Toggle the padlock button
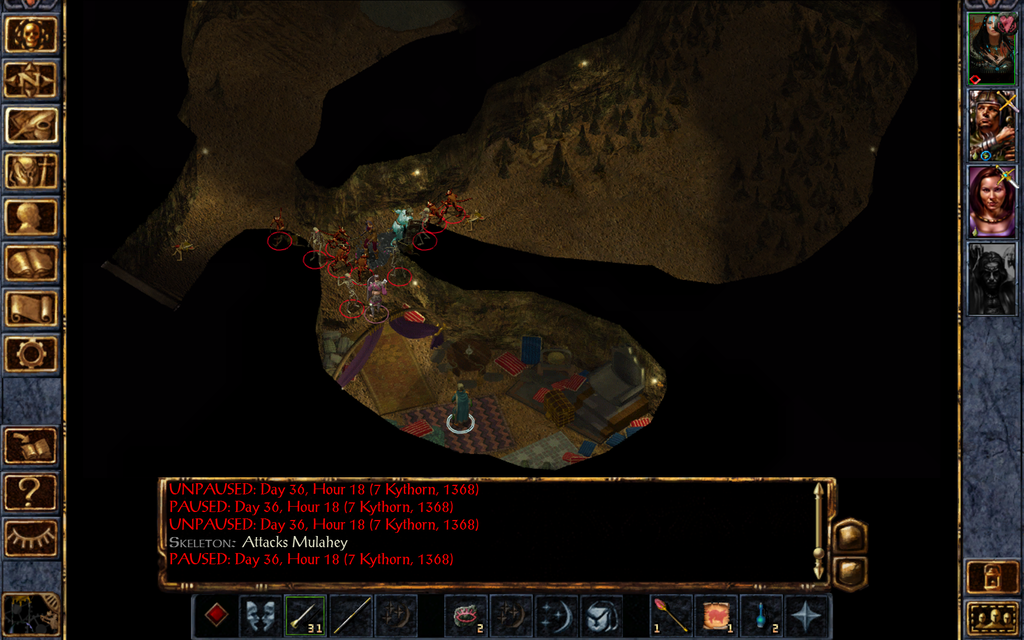Viewport: 1024px width, 640px height. (991, 576)
